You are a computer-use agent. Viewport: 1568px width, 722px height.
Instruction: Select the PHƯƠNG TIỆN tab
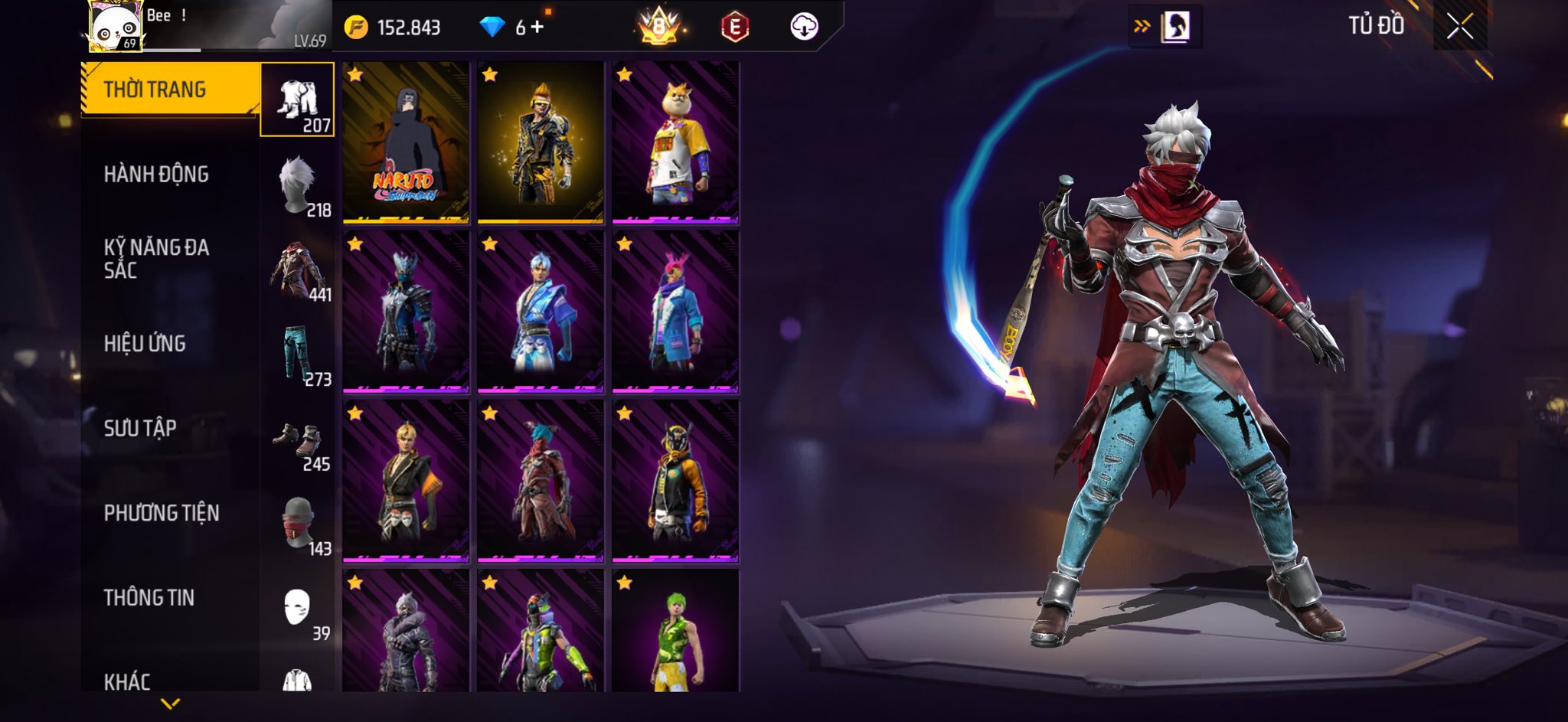pyautogui.click(x=162, y=513)
